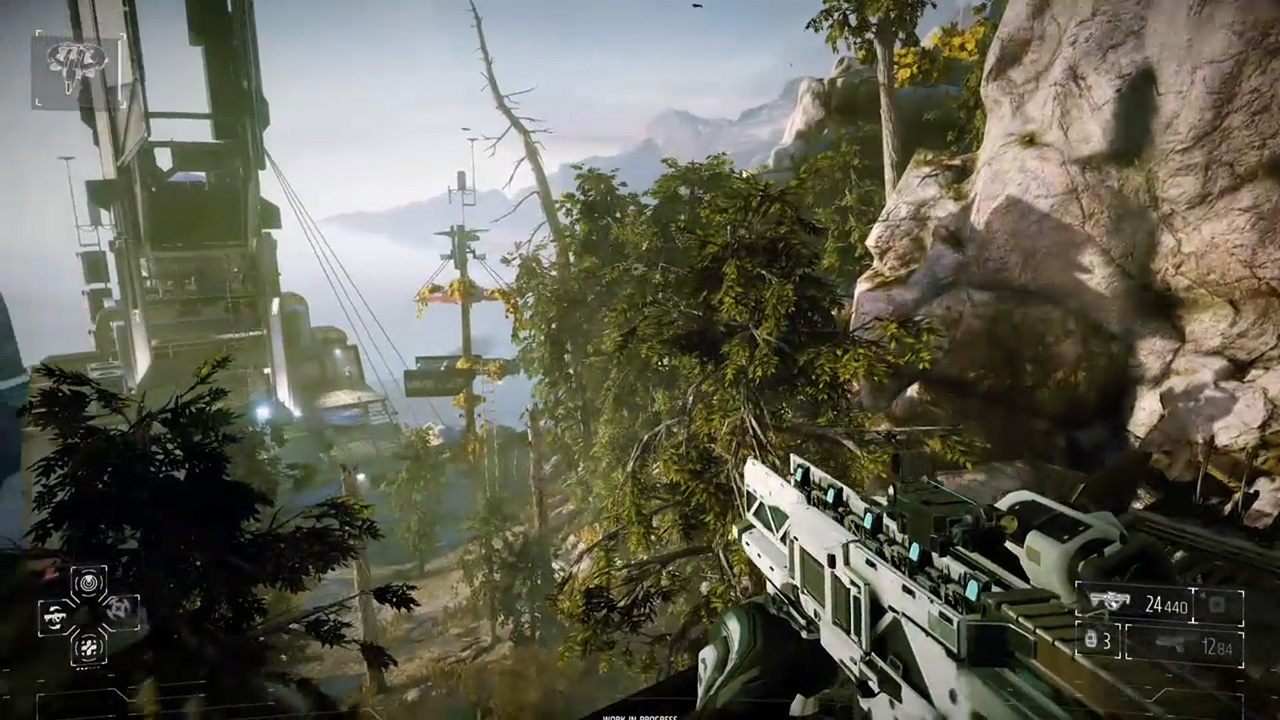Click the pistol icon in the ammo display

1170,644
